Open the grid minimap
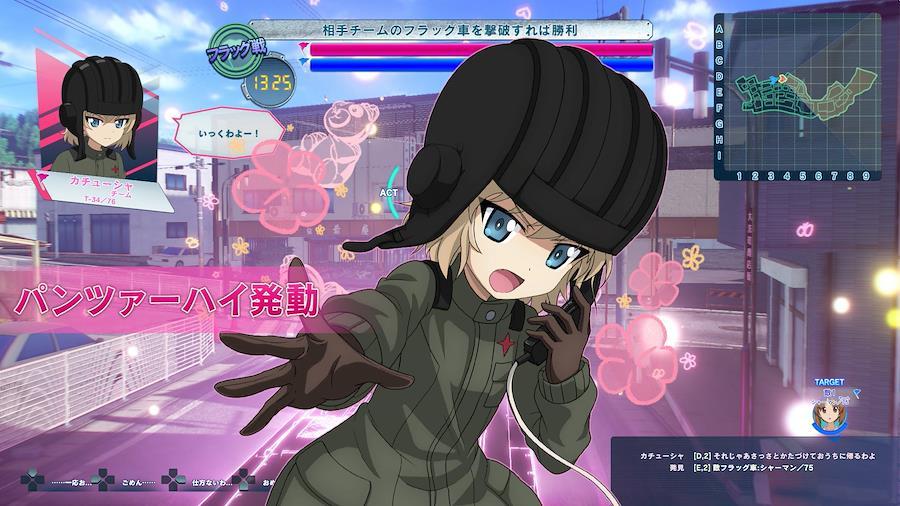The height and width of the screenshot is (506, 900). [x=801, y=96]
